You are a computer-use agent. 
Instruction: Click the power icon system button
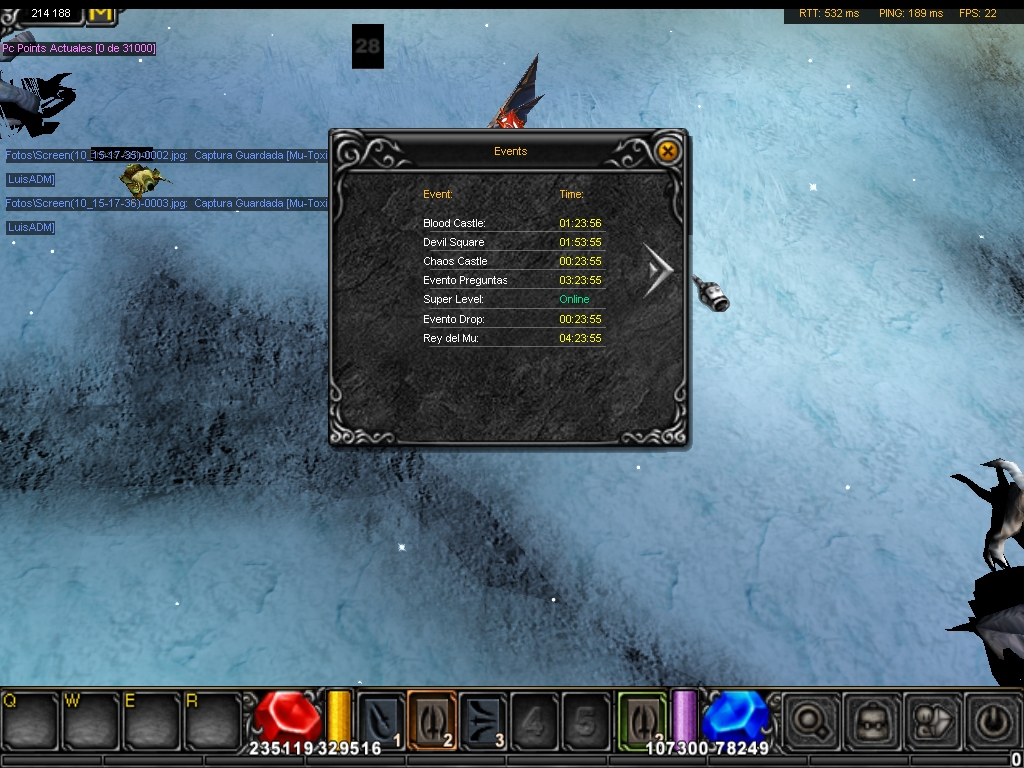click(x=993, y=720)
